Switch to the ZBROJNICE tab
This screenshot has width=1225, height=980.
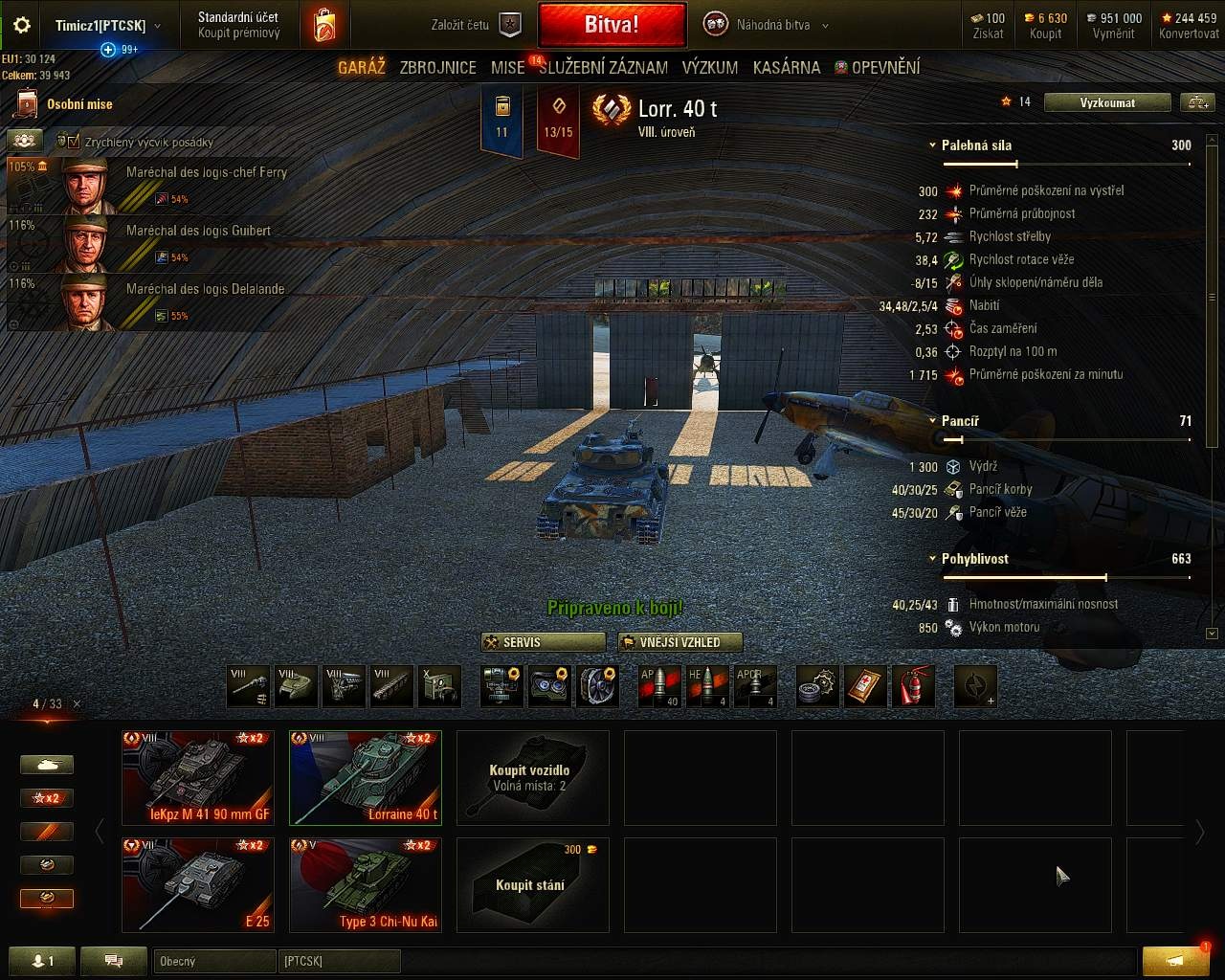(437, 67)
